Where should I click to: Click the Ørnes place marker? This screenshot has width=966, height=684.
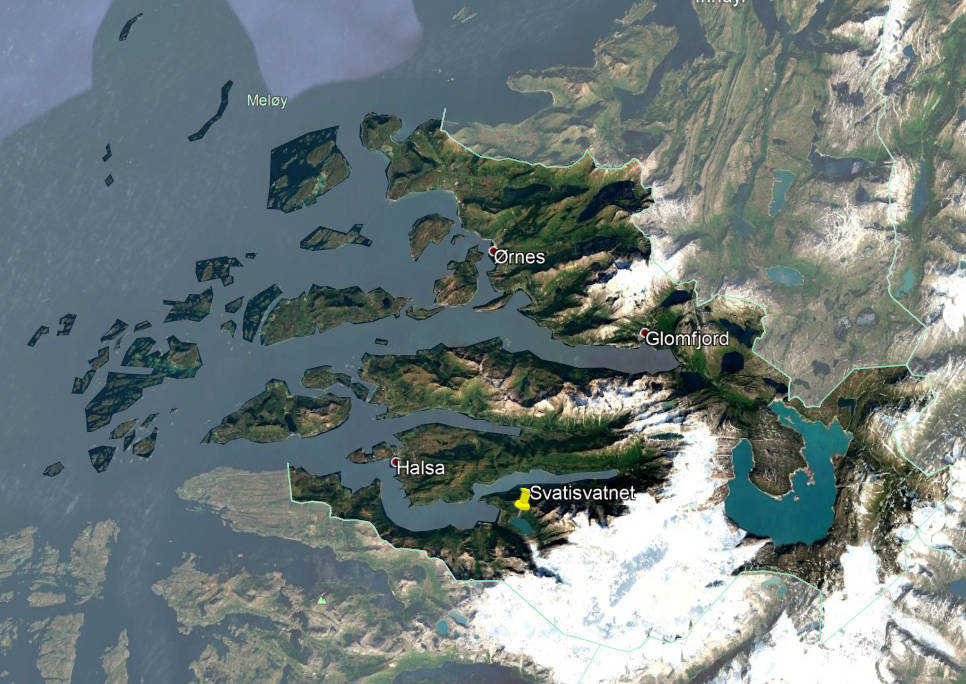tap(493, 250)
